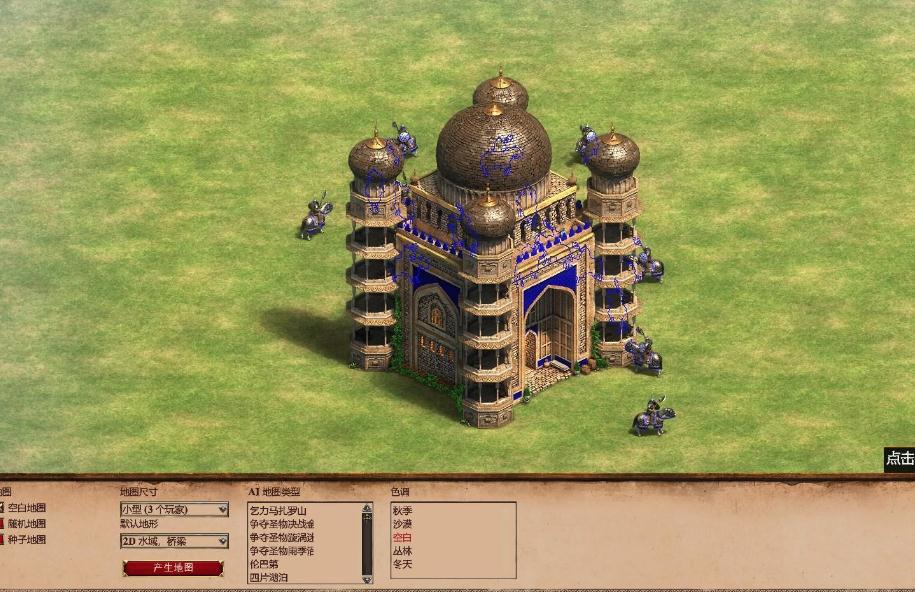Select 四片湖泊 in the AI map list

coord(271,577)
